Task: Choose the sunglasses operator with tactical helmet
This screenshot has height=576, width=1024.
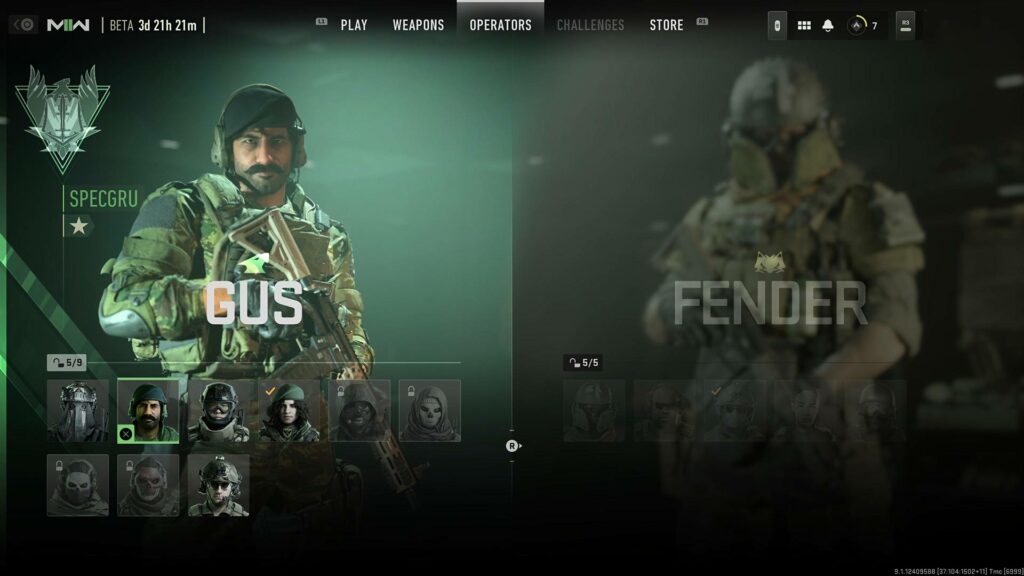Action: [219, 485]
